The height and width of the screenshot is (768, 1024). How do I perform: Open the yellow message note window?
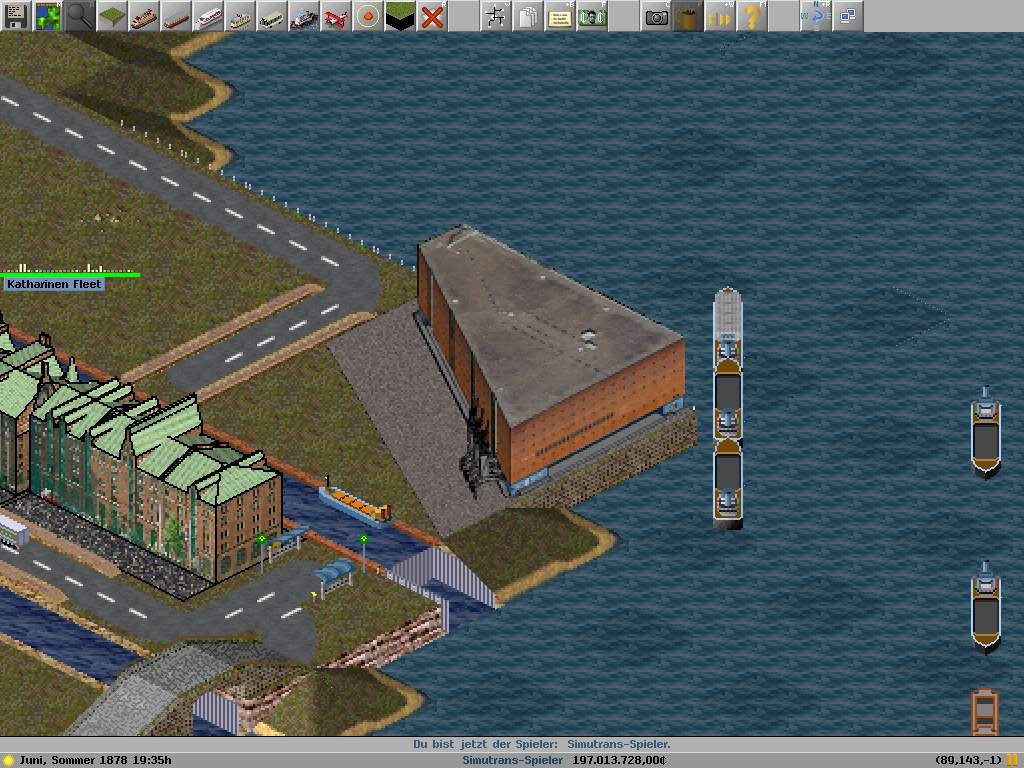(560, 16)
